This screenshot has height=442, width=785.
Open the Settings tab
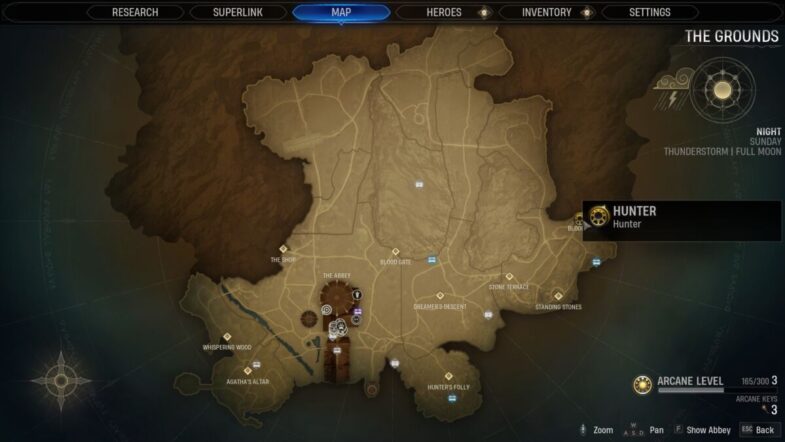pos(650,13)
